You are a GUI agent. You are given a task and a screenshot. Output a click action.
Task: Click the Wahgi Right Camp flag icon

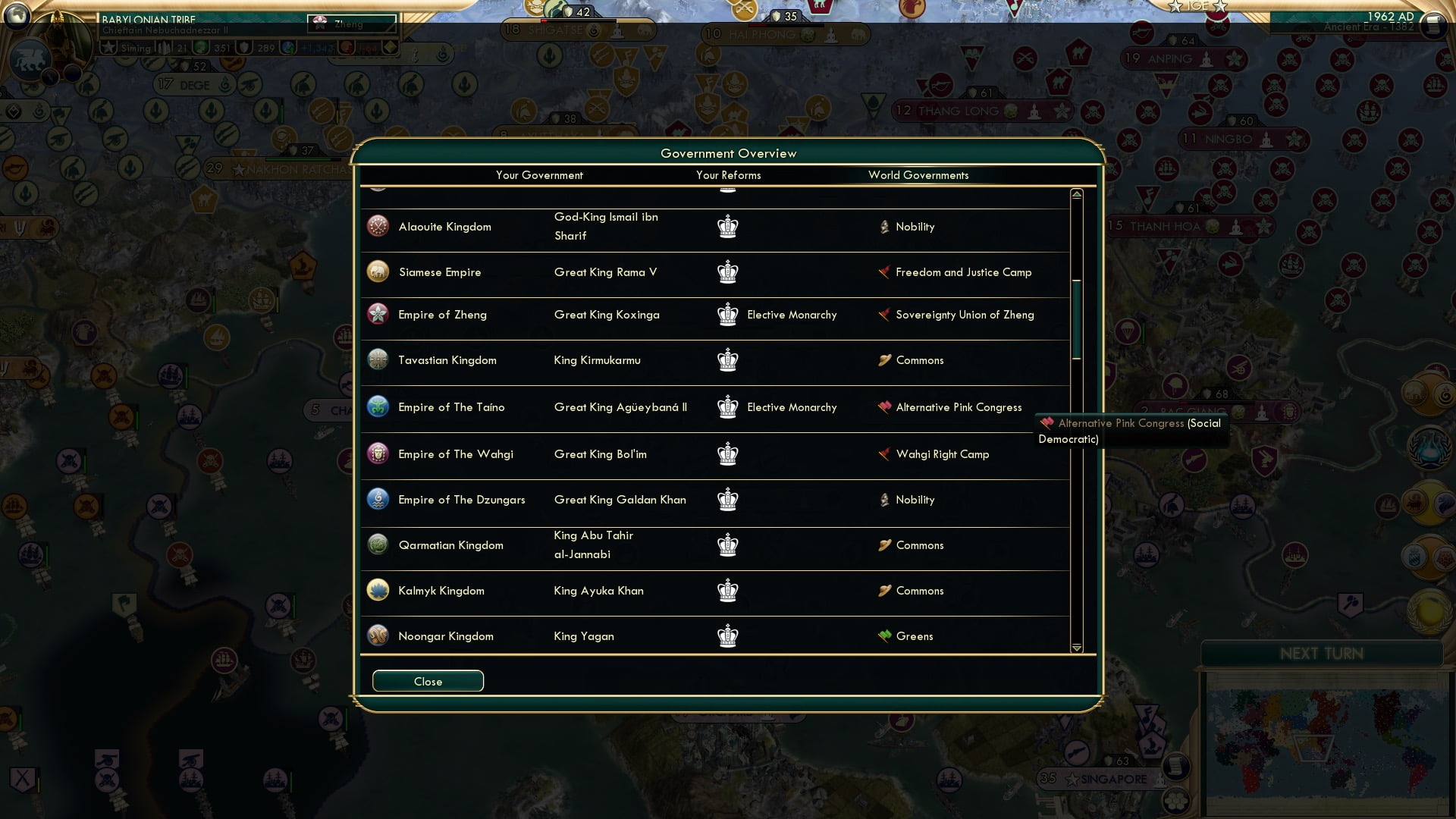(x=883, y=453)
